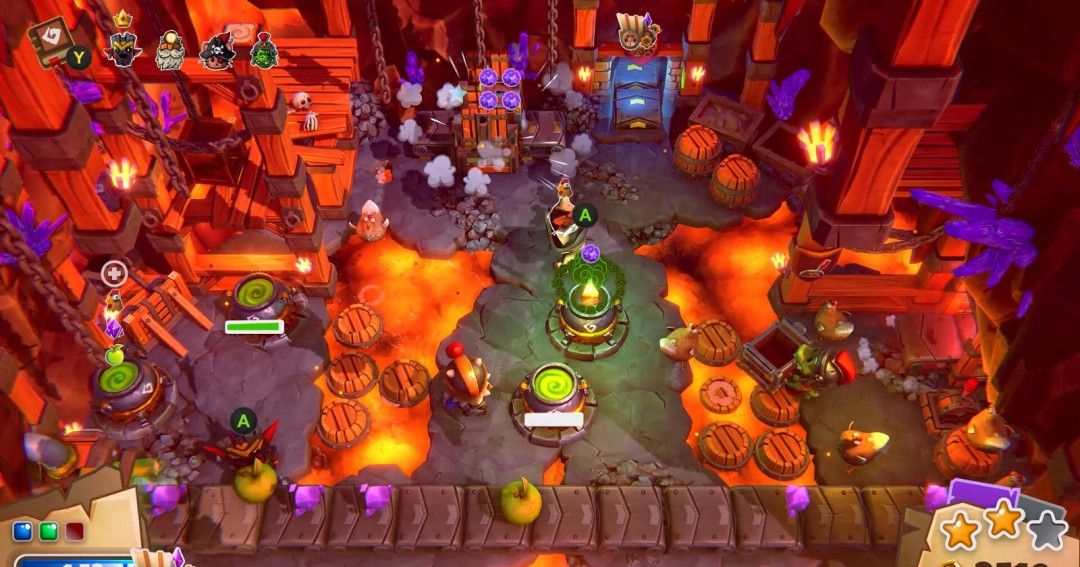The image size is (1080, 567).
Task: Choose the white-bearded dwarf player portrait
Action: point(170,47)
